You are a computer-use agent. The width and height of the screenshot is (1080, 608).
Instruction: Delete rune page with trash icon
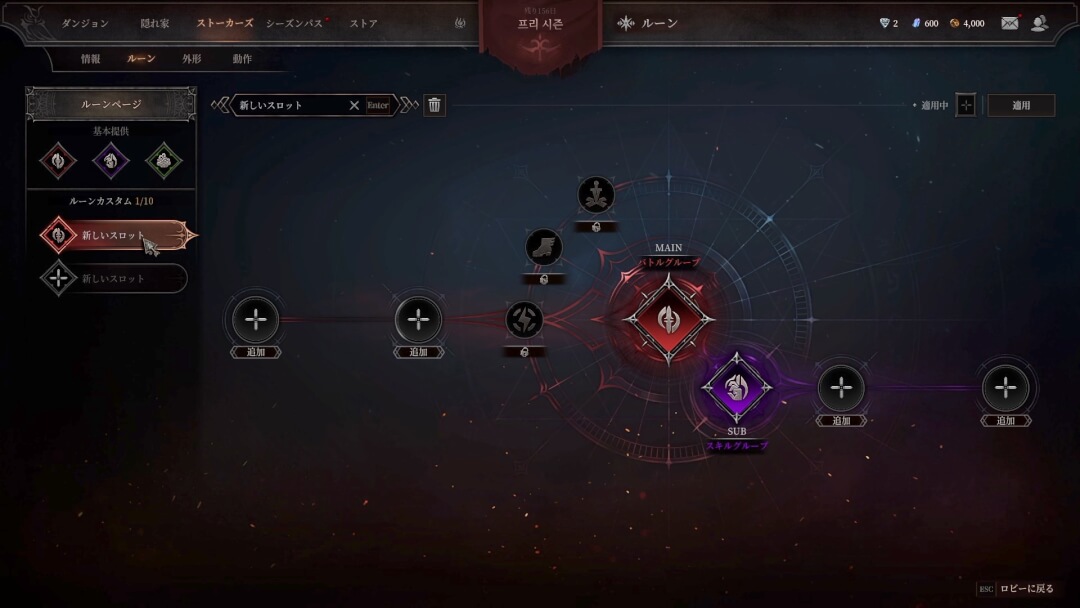[x=434, y=105]
